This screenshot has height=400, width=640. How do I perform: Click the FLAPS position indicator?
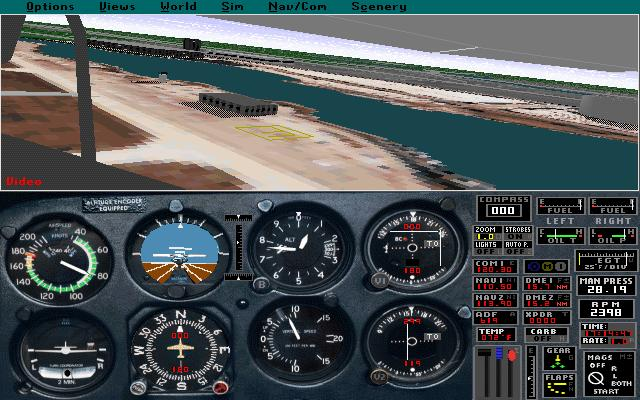(x=558, y=383)
